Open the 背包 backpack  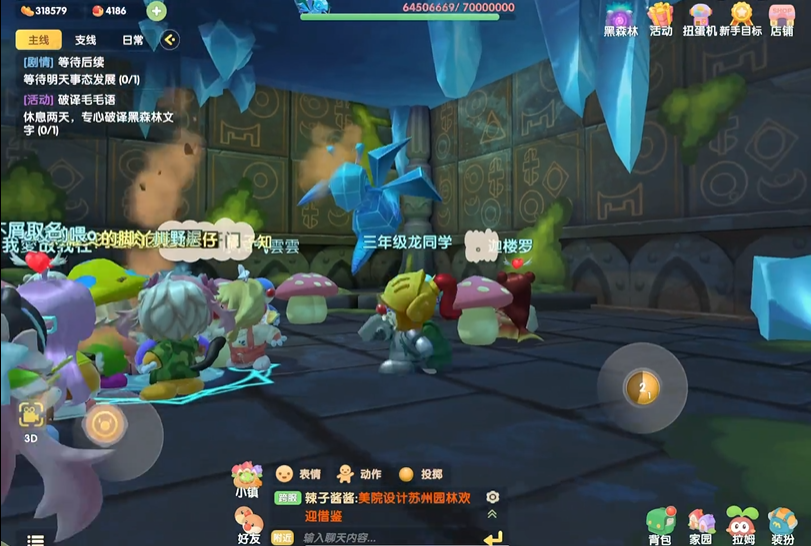point(659,526)
